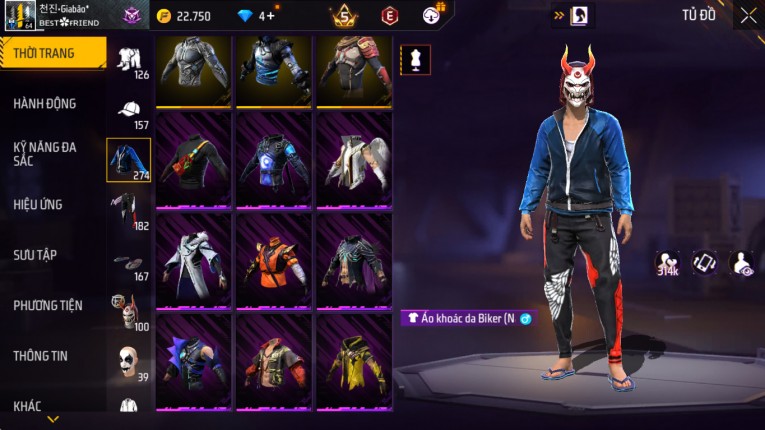Switch to the pants category

tap(129, 209)
